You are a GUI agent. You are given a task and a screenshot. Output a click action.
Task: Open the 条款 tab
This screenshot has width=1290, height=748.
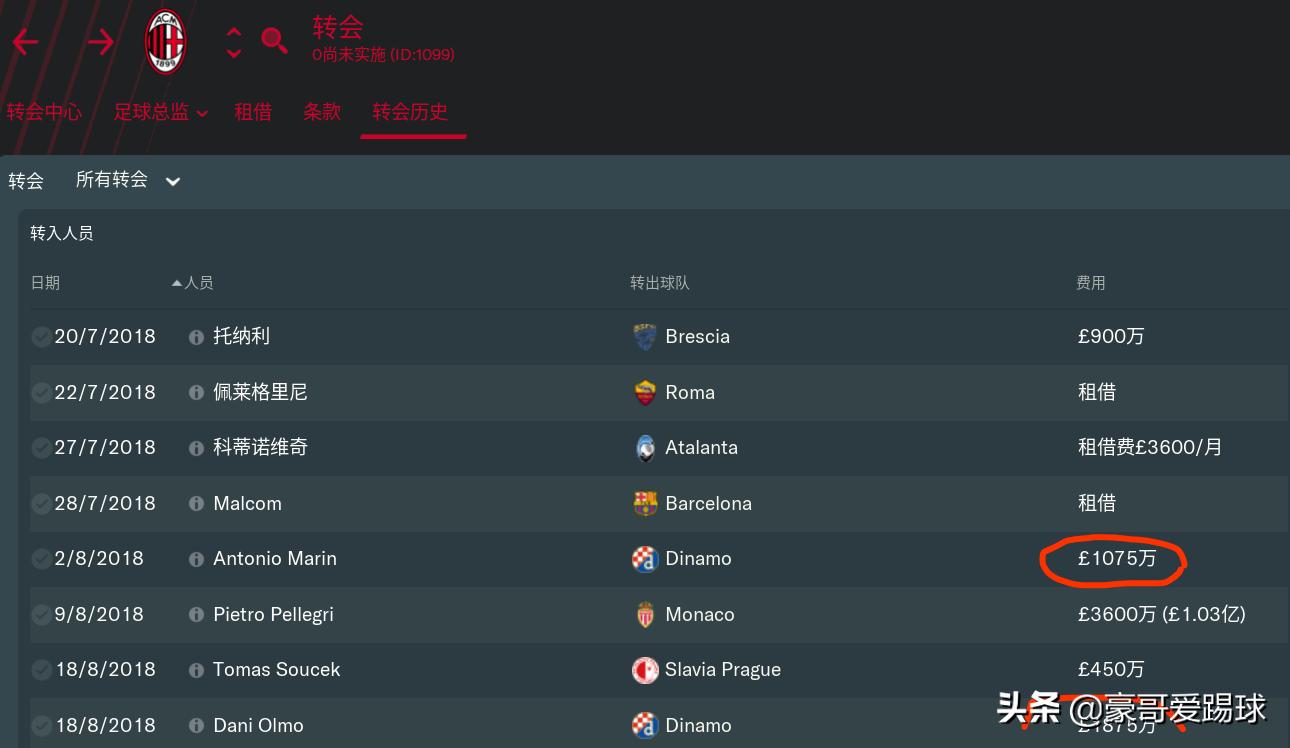click(x=322, y=113)
